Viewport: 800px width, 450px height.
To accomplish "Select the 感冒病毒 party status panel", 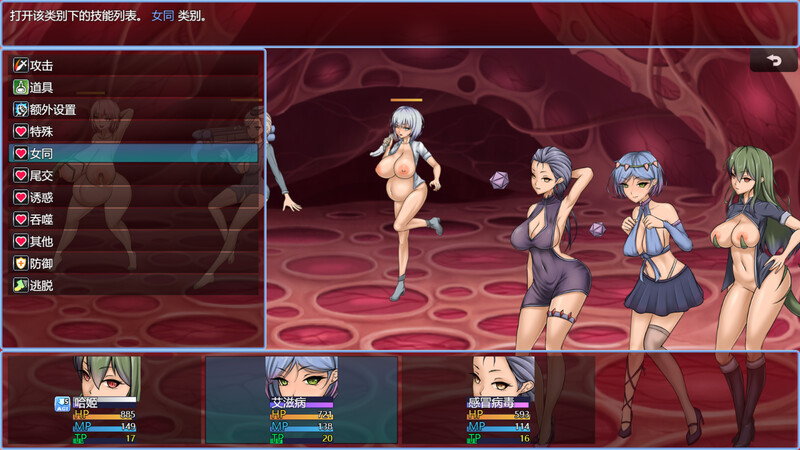I will tap(498, 400).
